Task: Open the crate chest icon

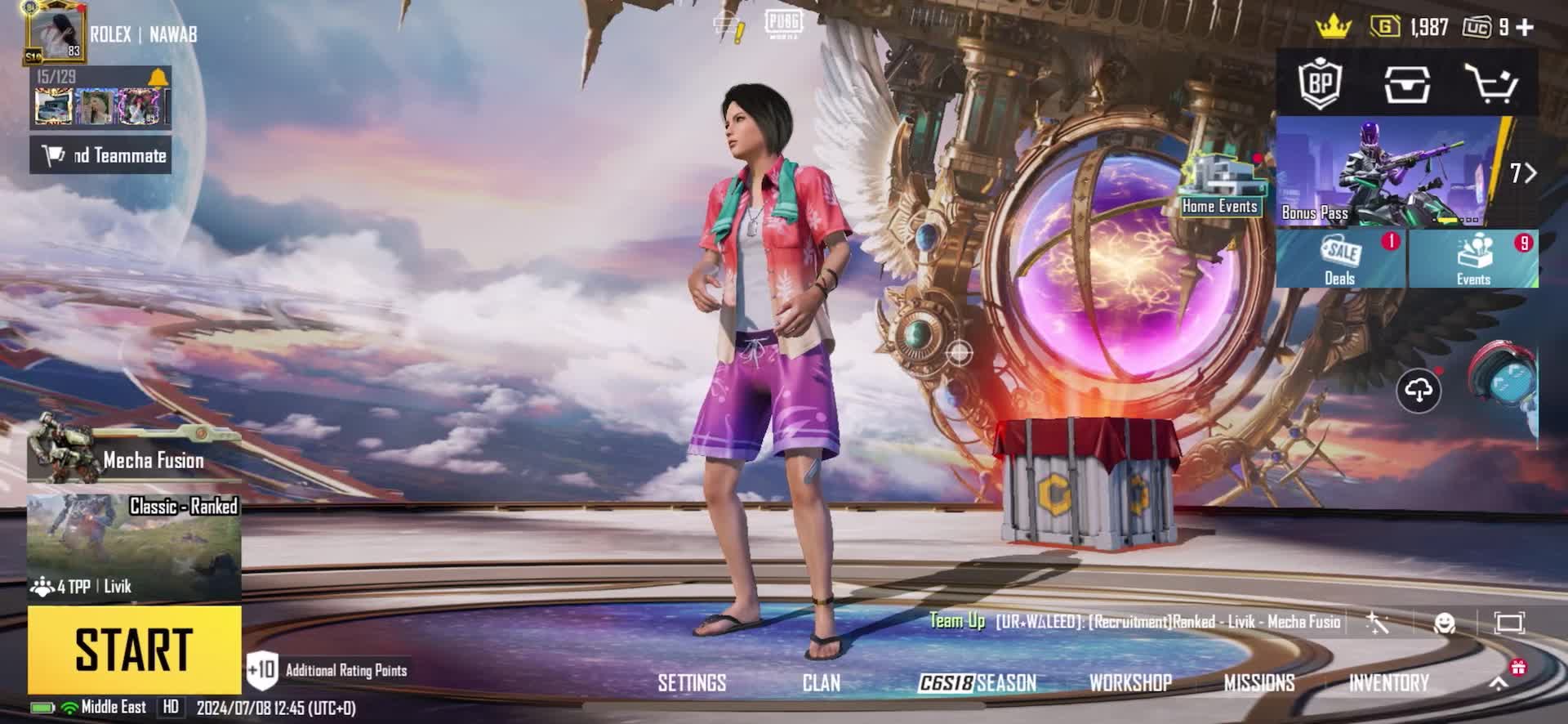Action: [x=1406, y=83]
